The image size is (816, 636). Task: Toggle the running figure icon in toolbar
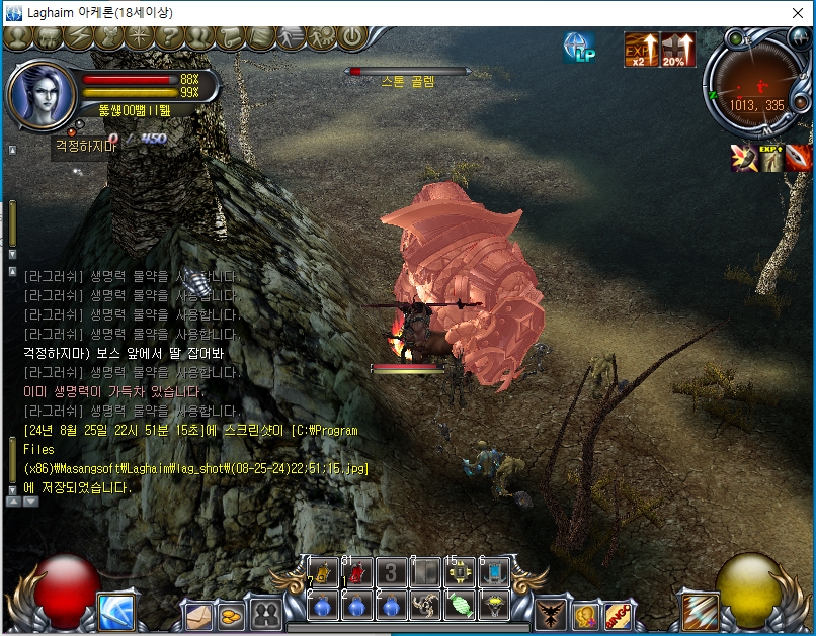291,38
